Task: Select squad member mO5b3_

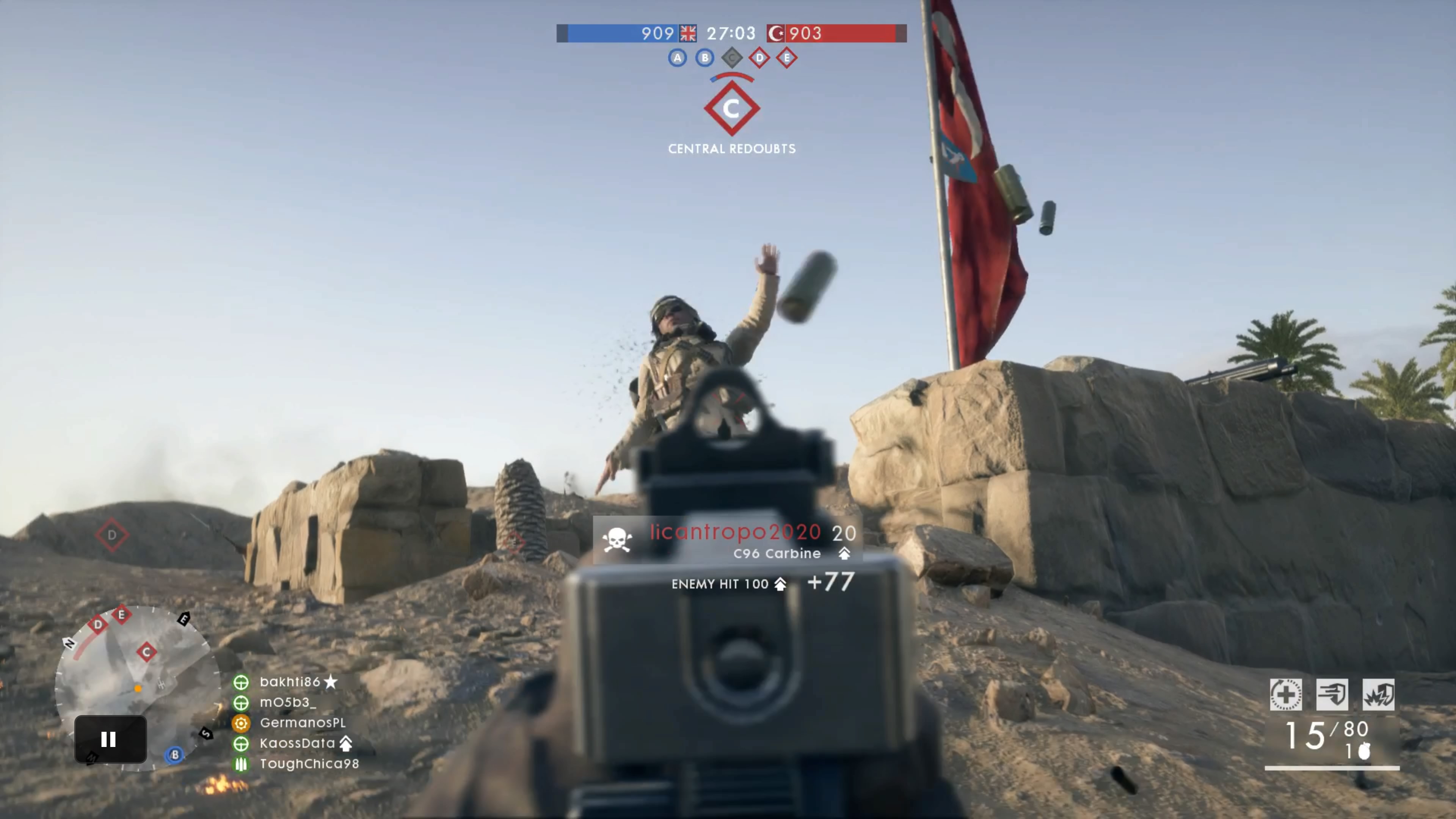Action: coord(288,703)
